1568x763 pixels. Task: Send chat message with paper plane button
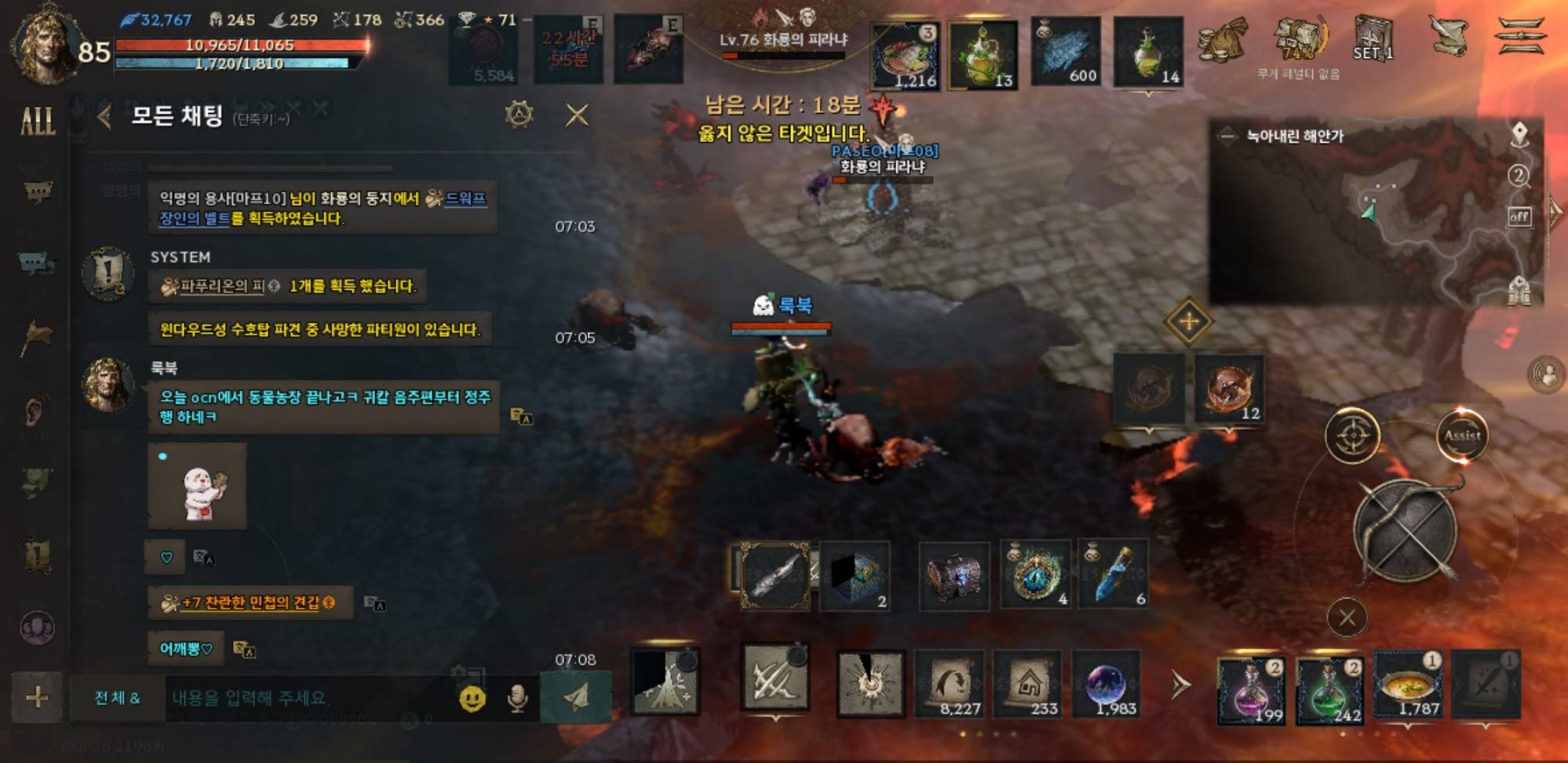(575, 697)
